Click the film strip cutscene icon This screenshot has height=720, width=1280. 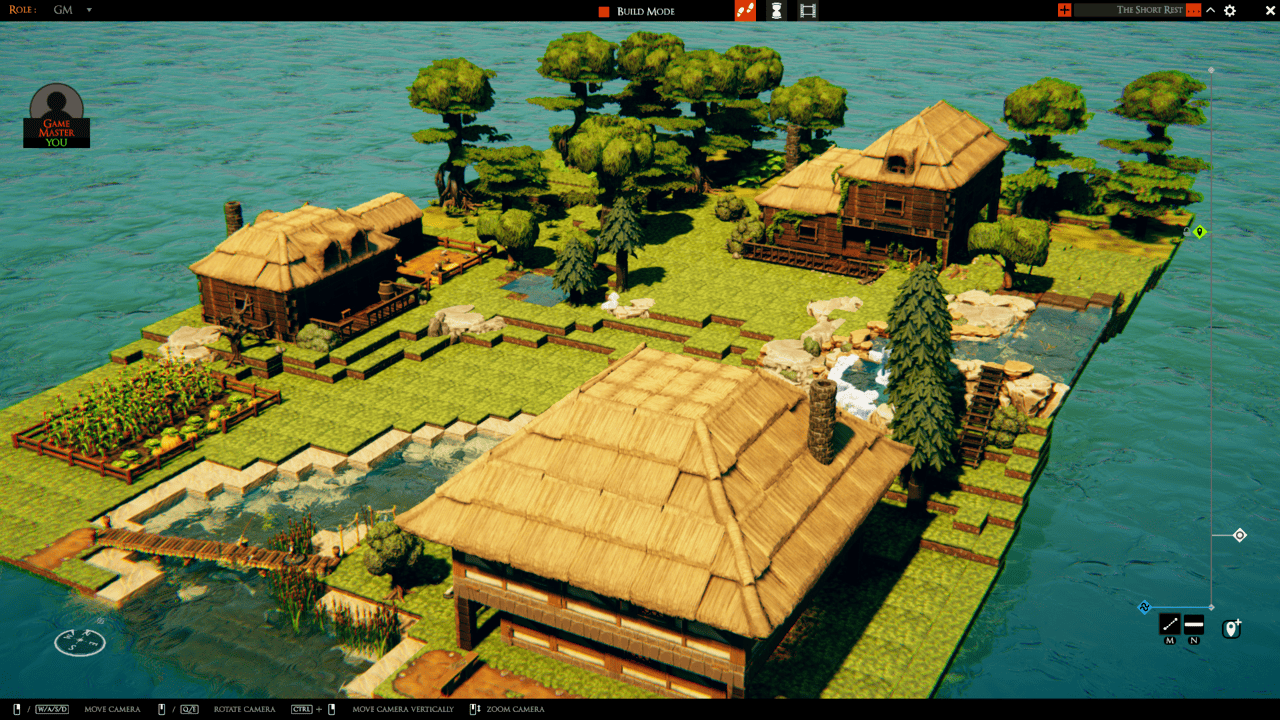(x=808, y=11)
